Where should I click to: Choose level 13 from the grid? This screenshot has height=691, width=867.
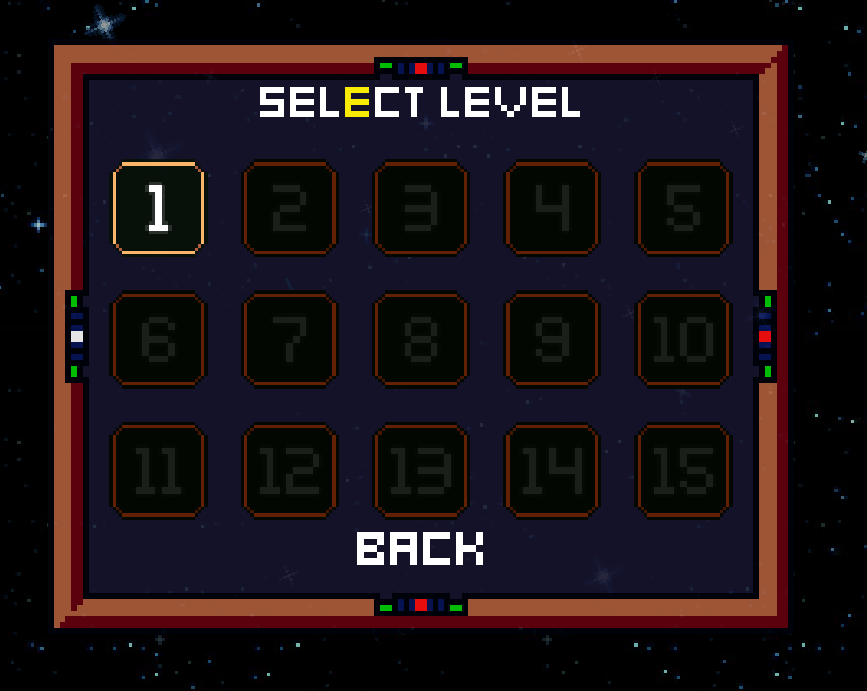(421, 470)
